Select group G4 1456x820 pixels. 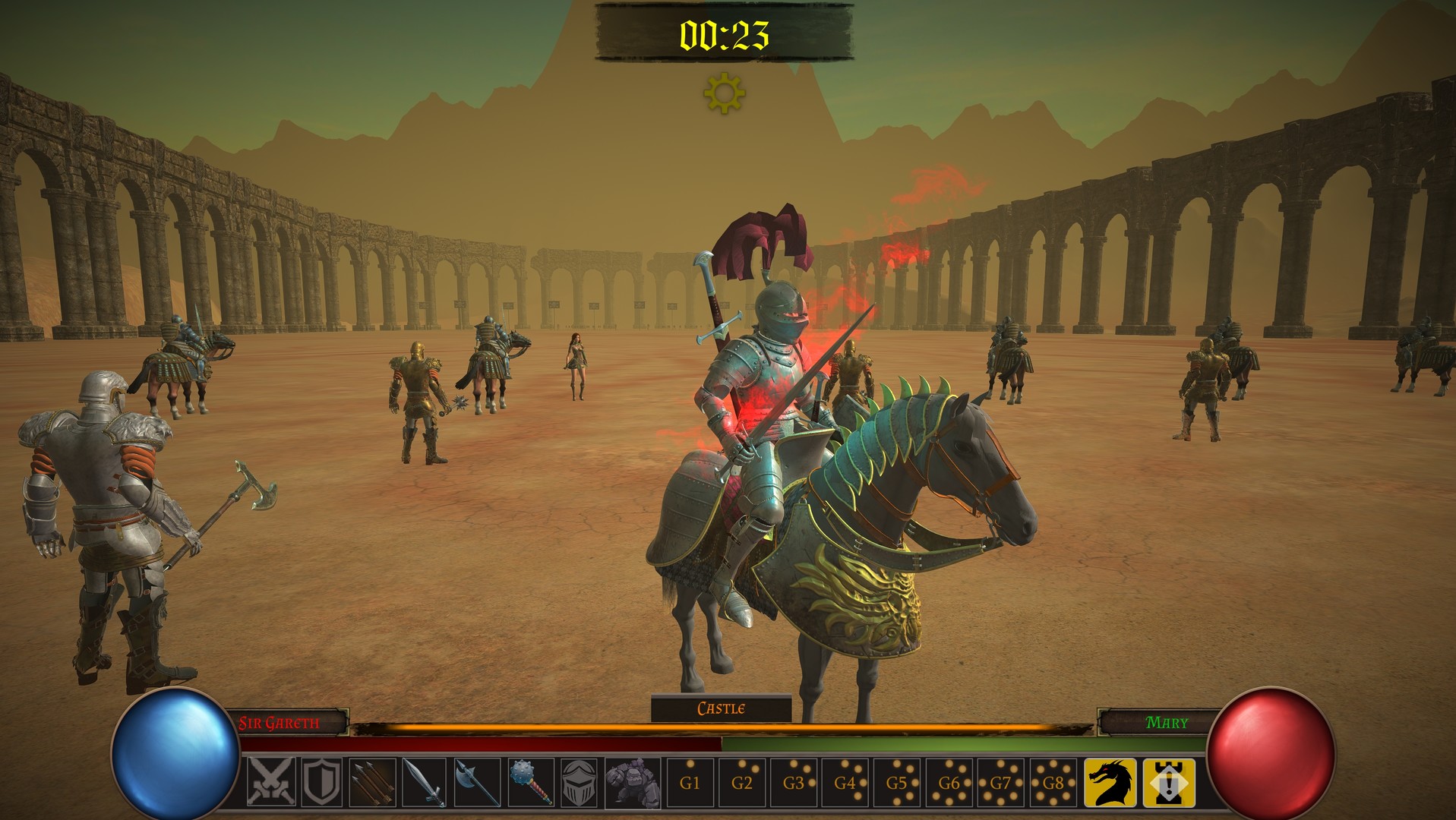[x=845, y=782]
